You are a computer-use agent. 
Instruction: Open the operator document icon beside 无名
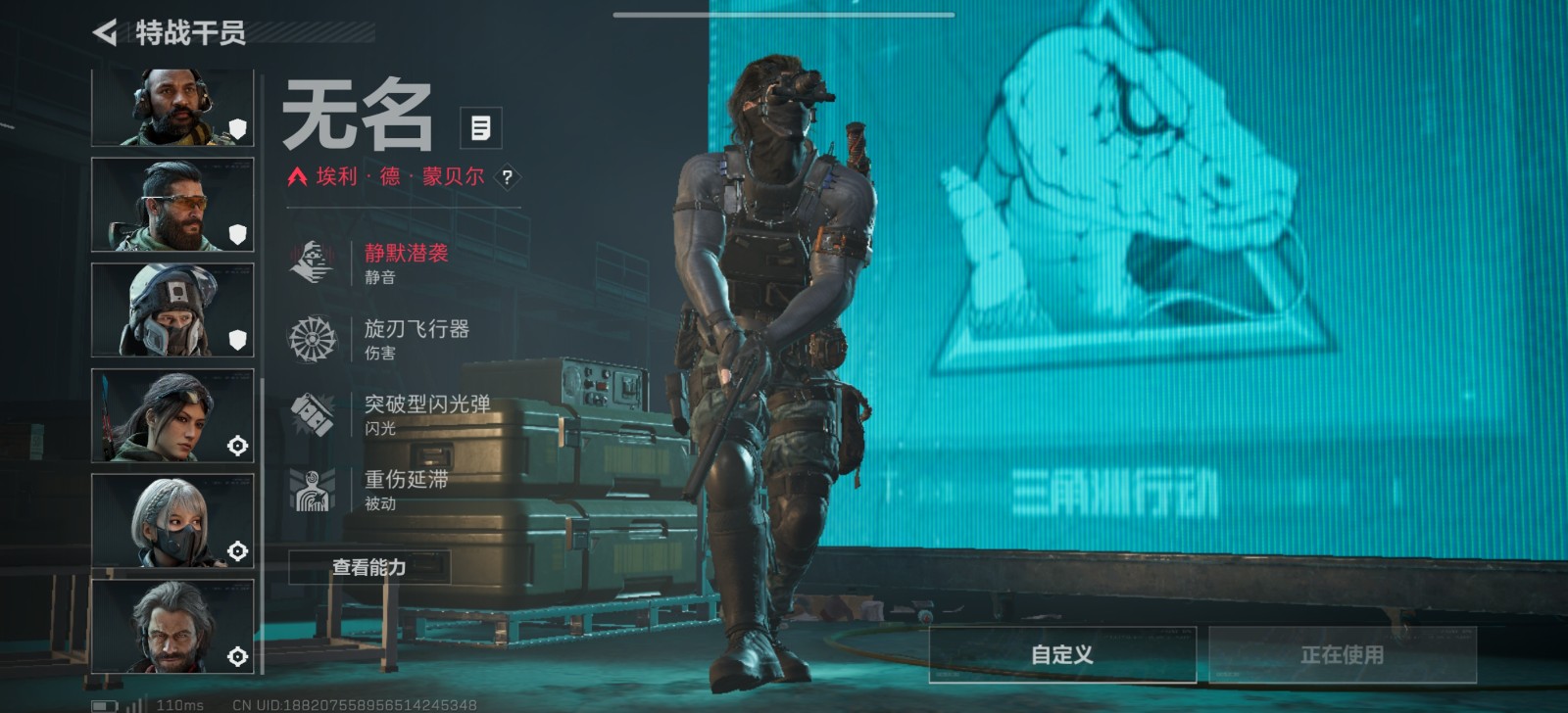[x=480, y=127]
